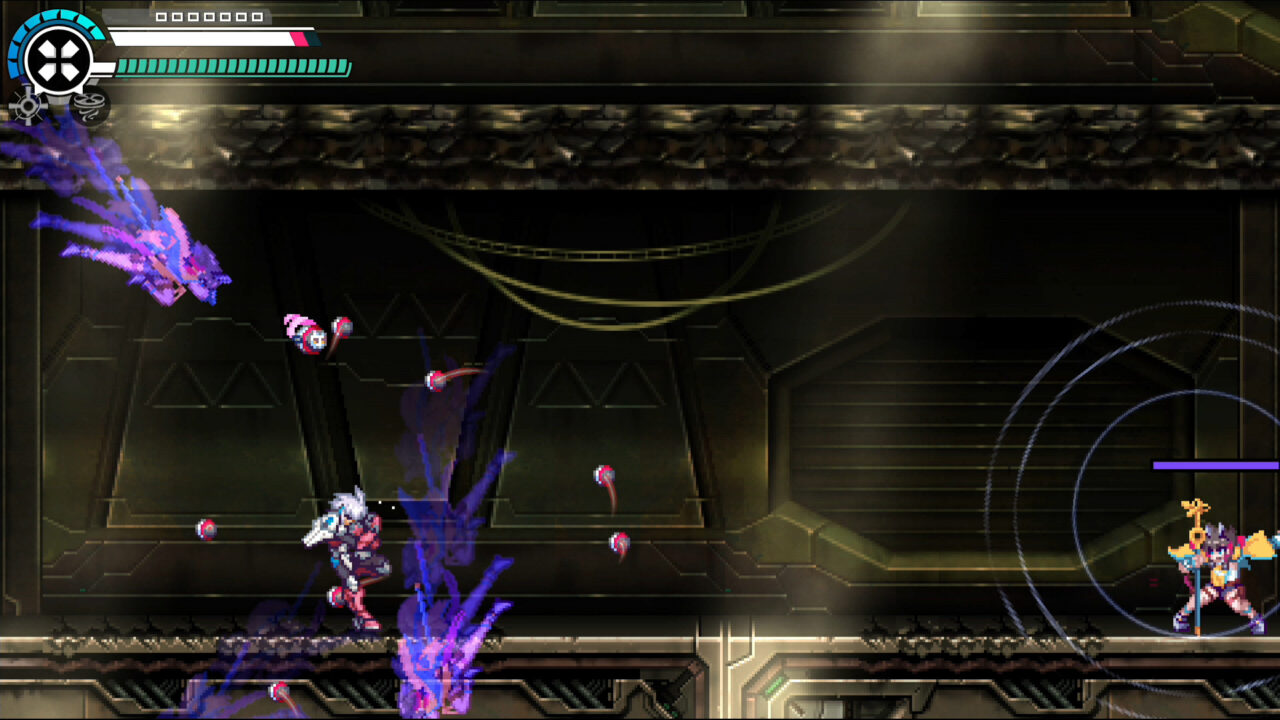Toggle the middle ammo square in the HUD row

pos(210,17)
